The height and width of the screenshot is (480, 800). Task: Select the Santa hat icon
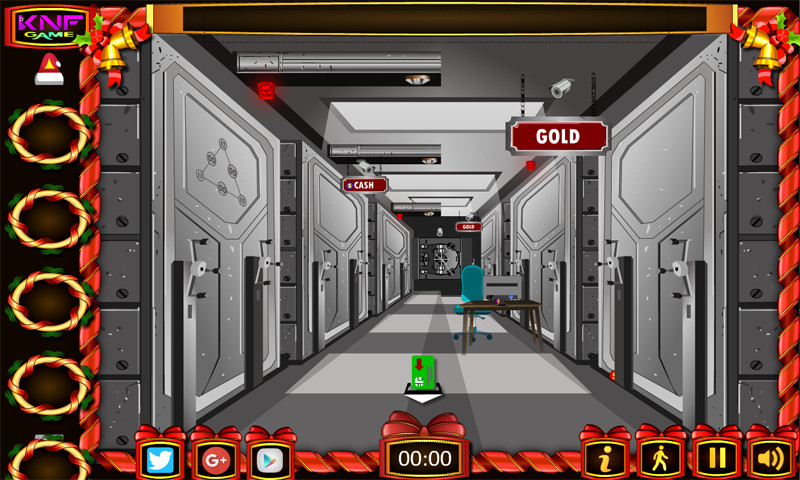49,70
